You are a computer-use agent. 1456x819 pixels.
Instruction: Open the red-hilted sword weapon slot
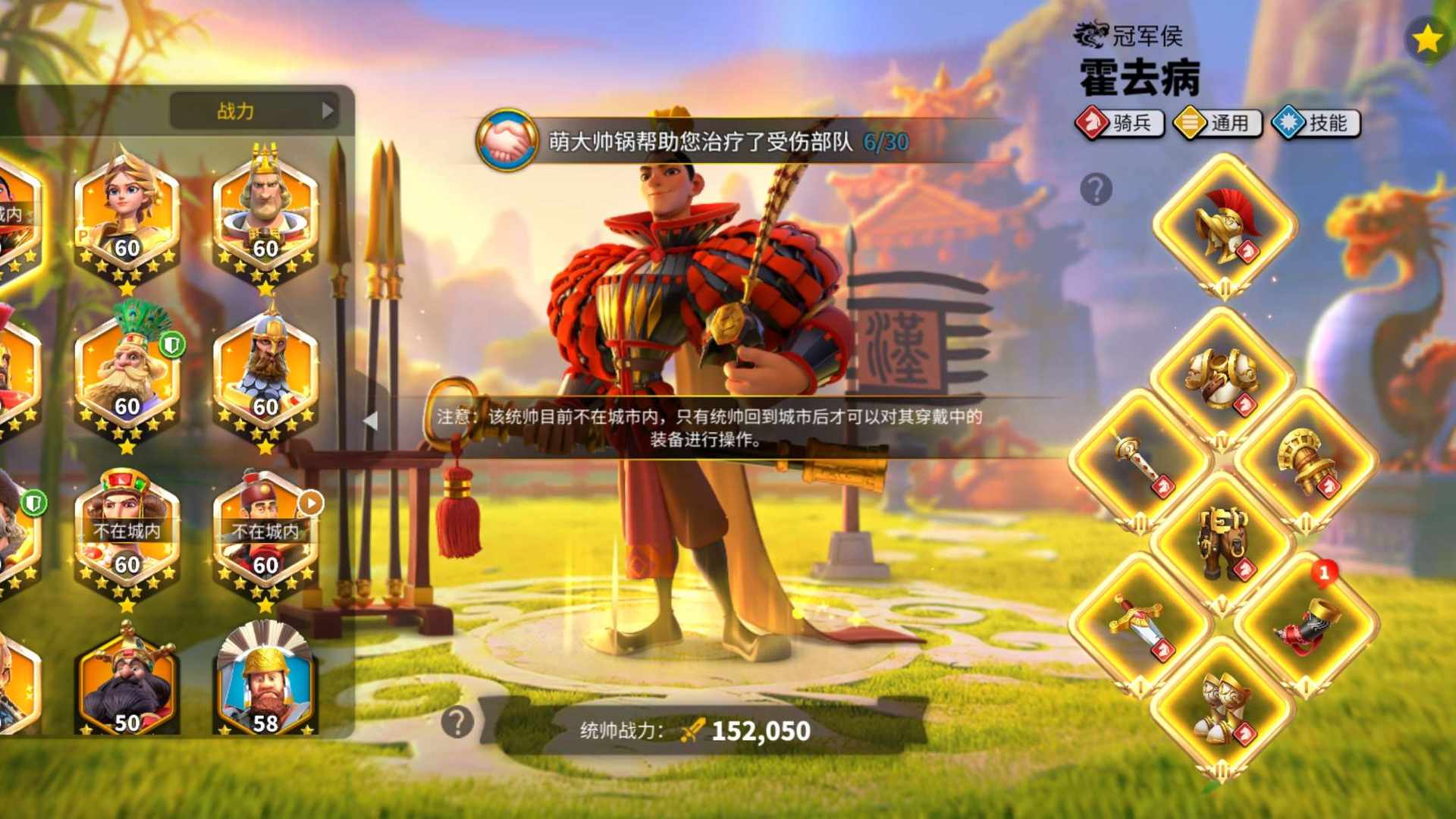tap(1139, 623)
